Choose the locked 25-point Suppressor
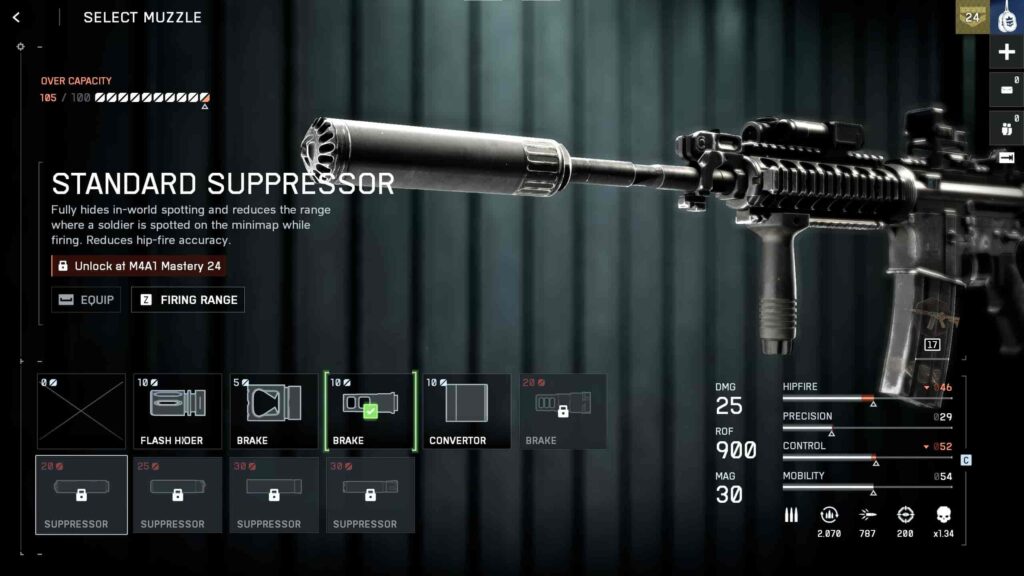The height and width of the screenshot is (576, 1024). click(x=178, y=494)
